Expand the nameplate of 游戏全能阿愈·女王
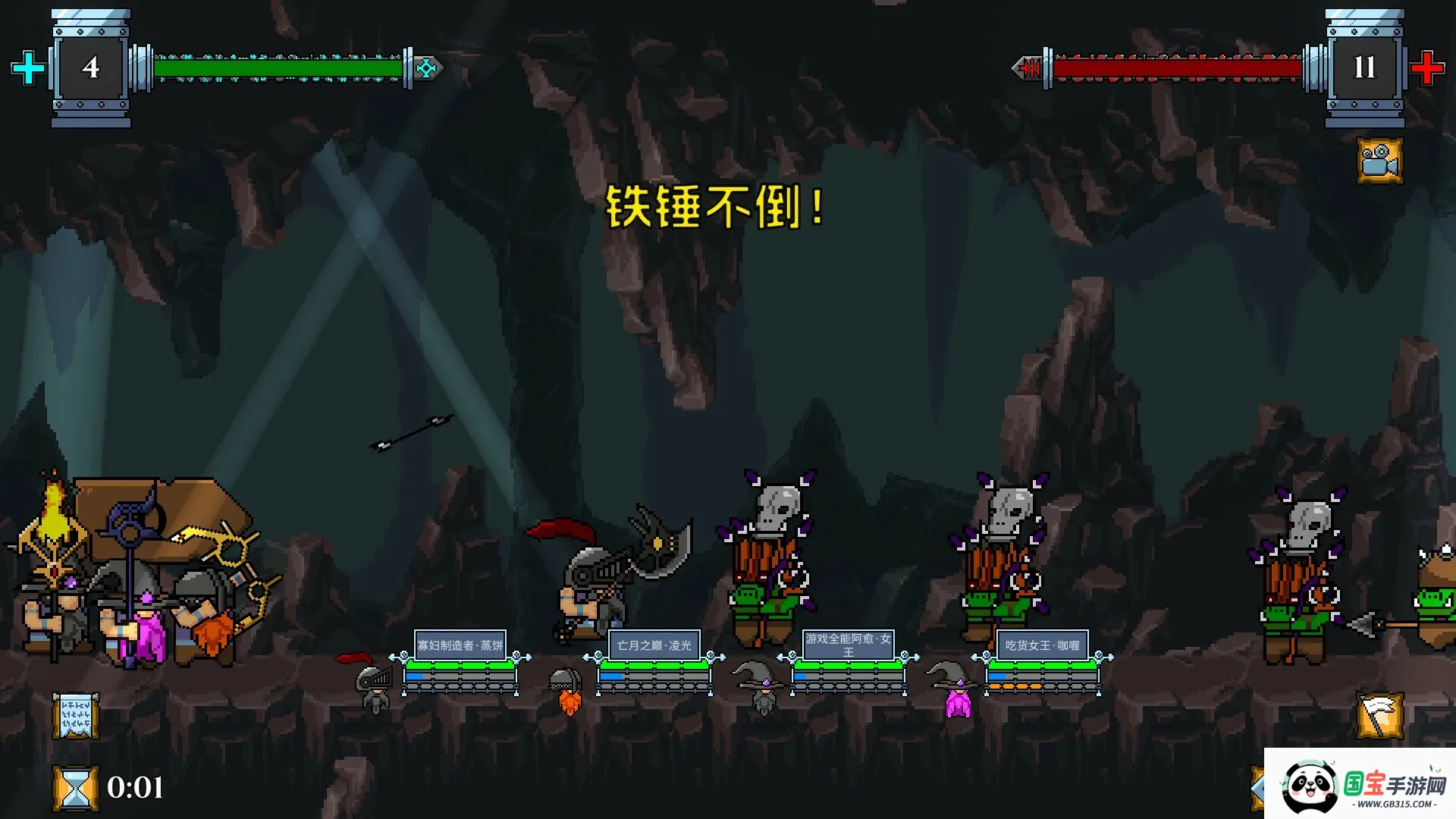The height and width of the screenshot is (819, 1456). point(849,646)
